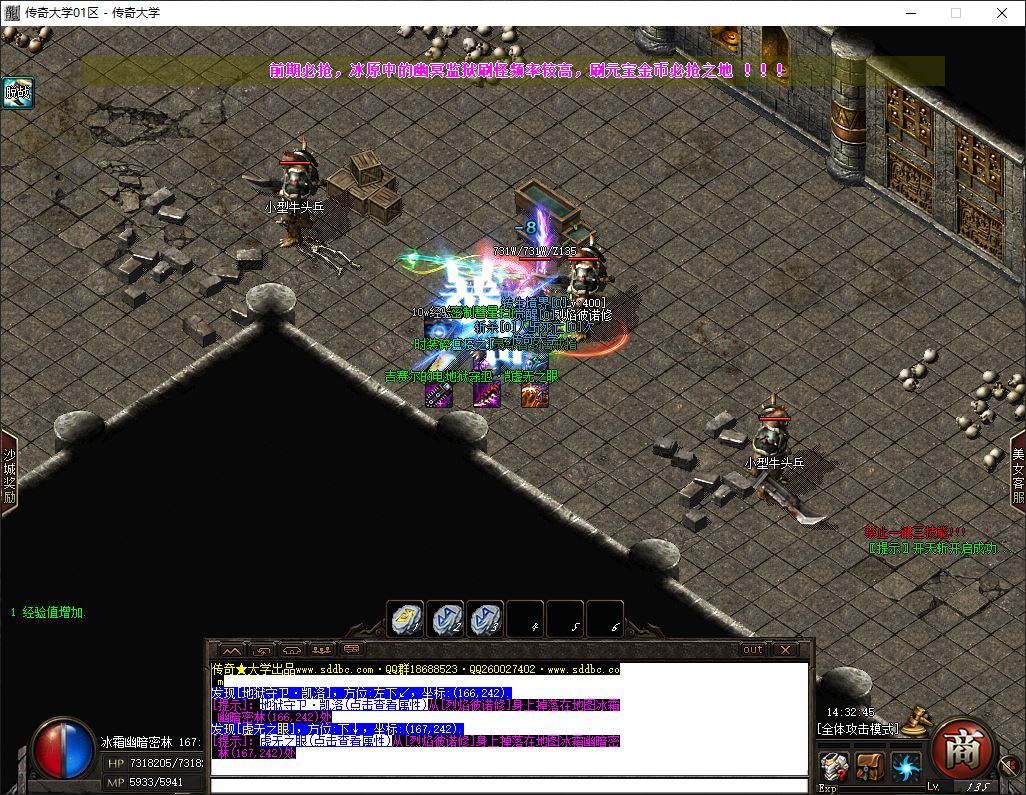Use the blue rune stone in slot 3

point(486,620)
